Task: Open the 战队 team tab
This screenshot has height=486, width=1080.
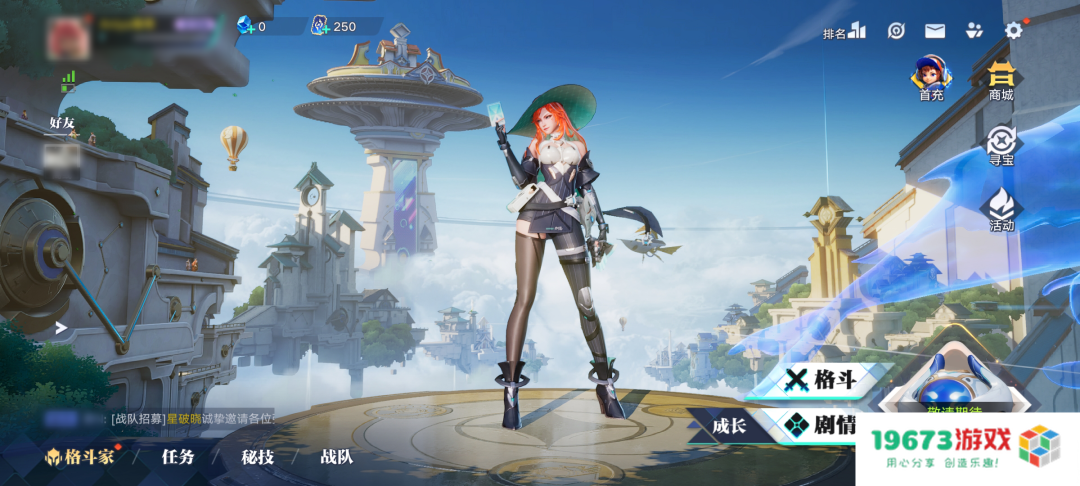Action: (x=336, y=458)
